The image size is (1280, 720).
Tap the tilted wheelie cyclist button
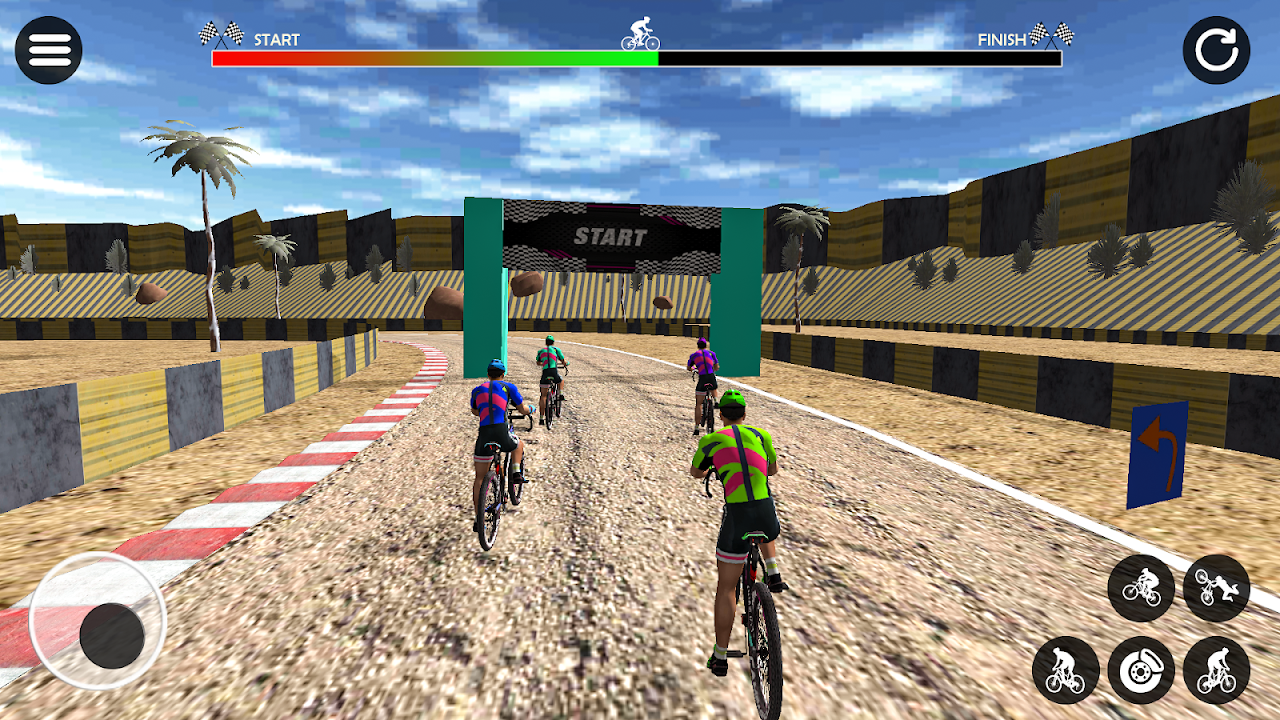coord(1141,588)
